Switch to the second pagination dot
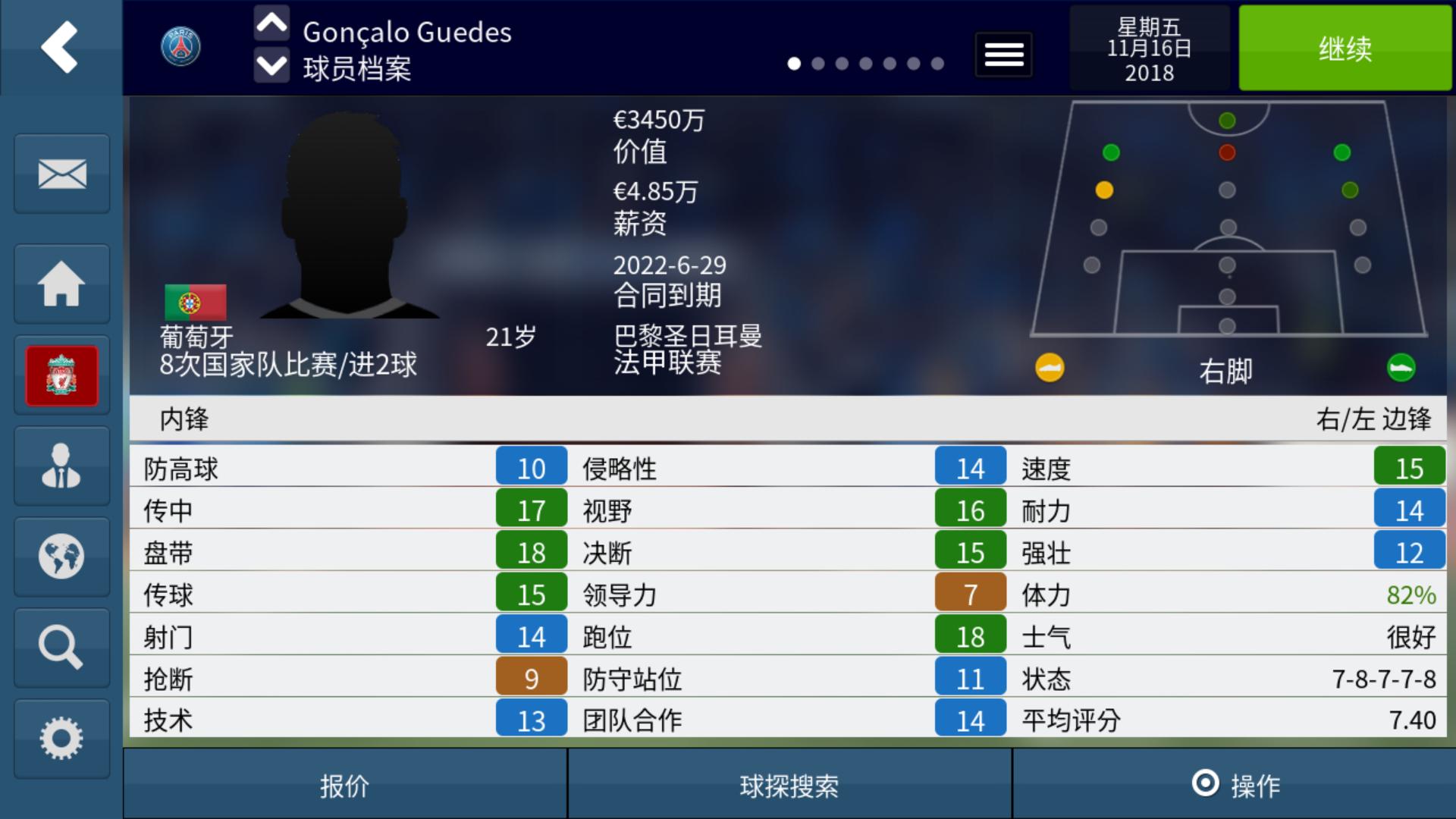 click(817, 65)
